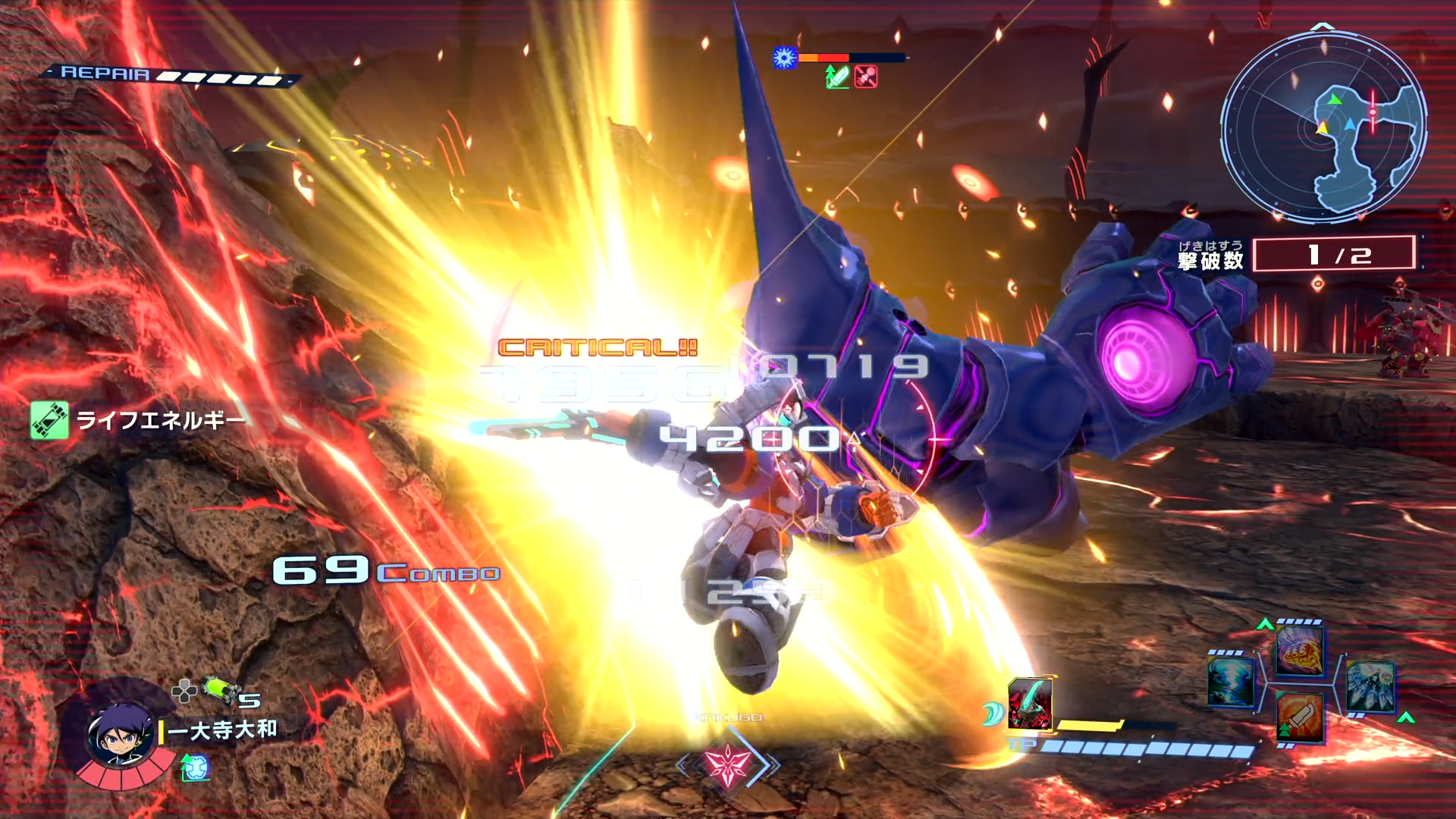This screenshot has width=1456, height=819.
Task: Select the blue armor buff status icon
Action: pos(195,769)
